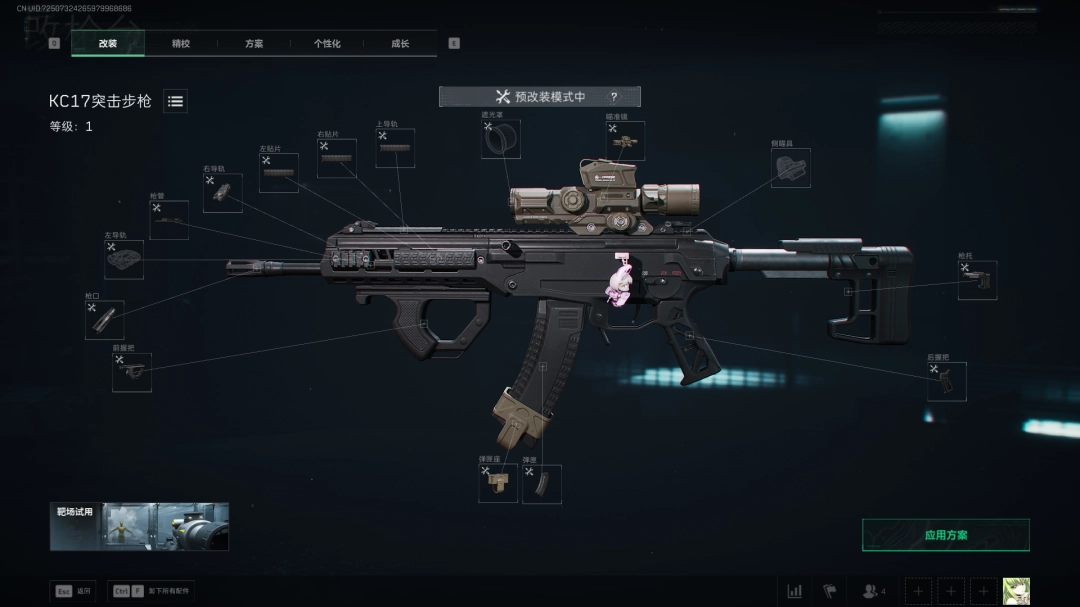
Task: Open the bar chart statistics icon
Action: click(794, 591)
